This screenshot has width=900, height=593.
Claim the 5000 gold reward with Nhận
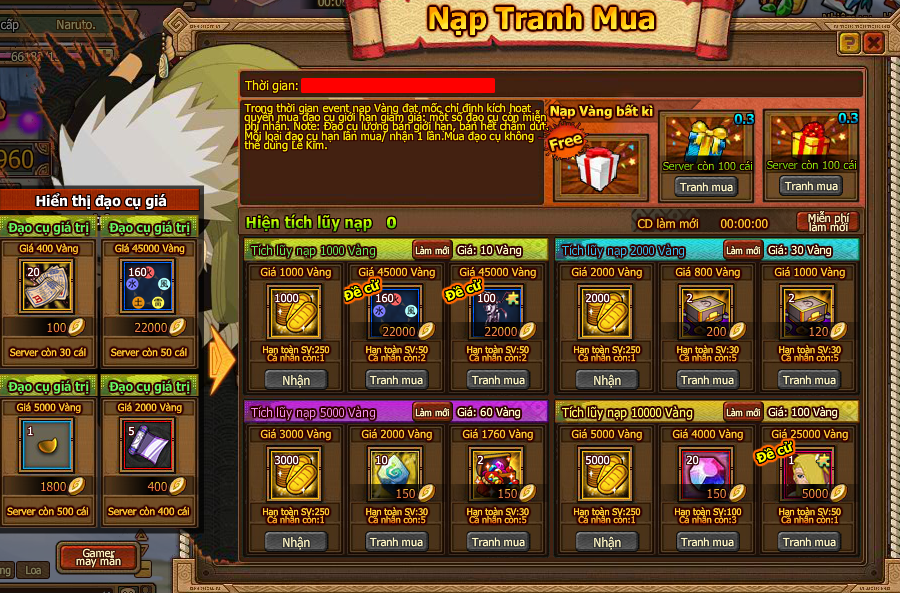click(607, 542)
